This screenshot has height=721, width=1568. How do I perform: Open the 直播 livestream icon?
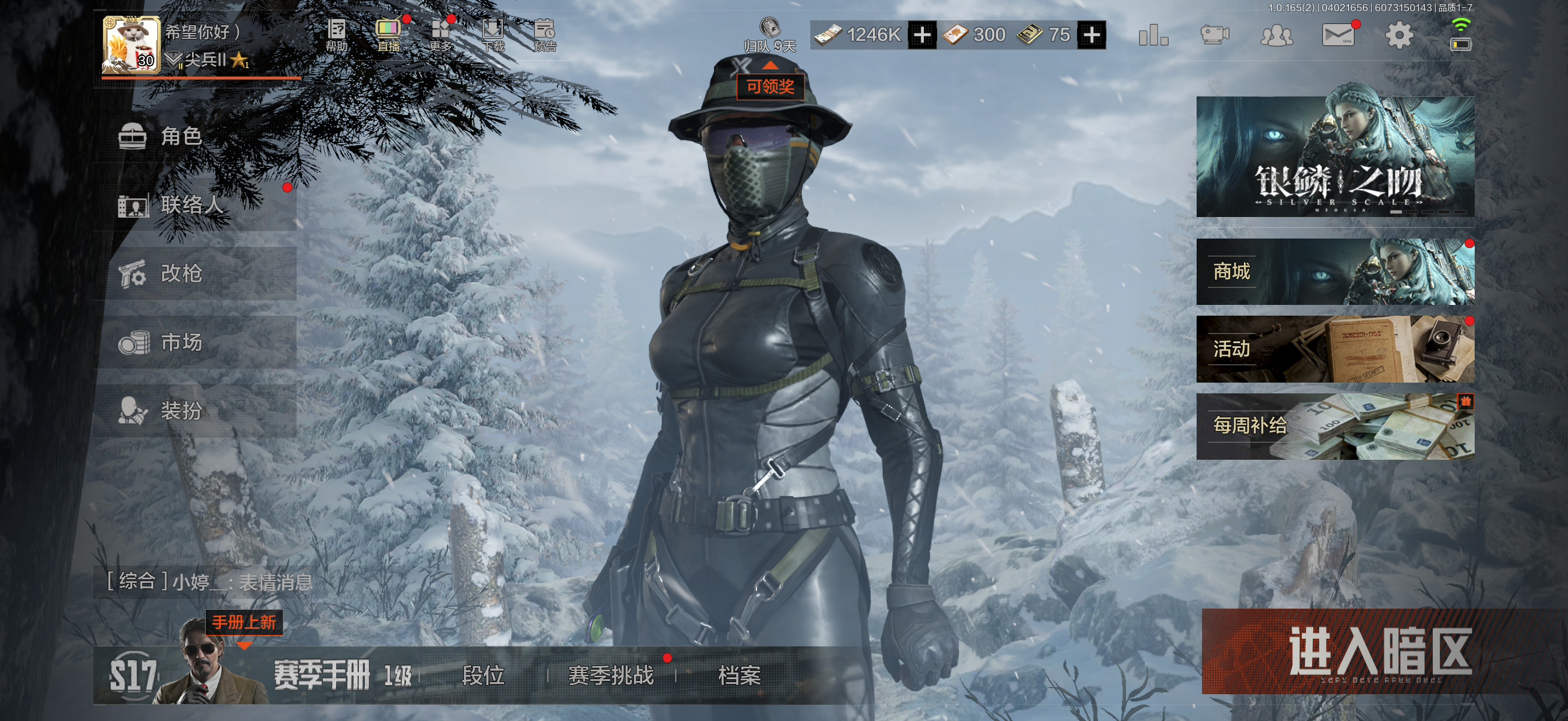click(388, 35)
